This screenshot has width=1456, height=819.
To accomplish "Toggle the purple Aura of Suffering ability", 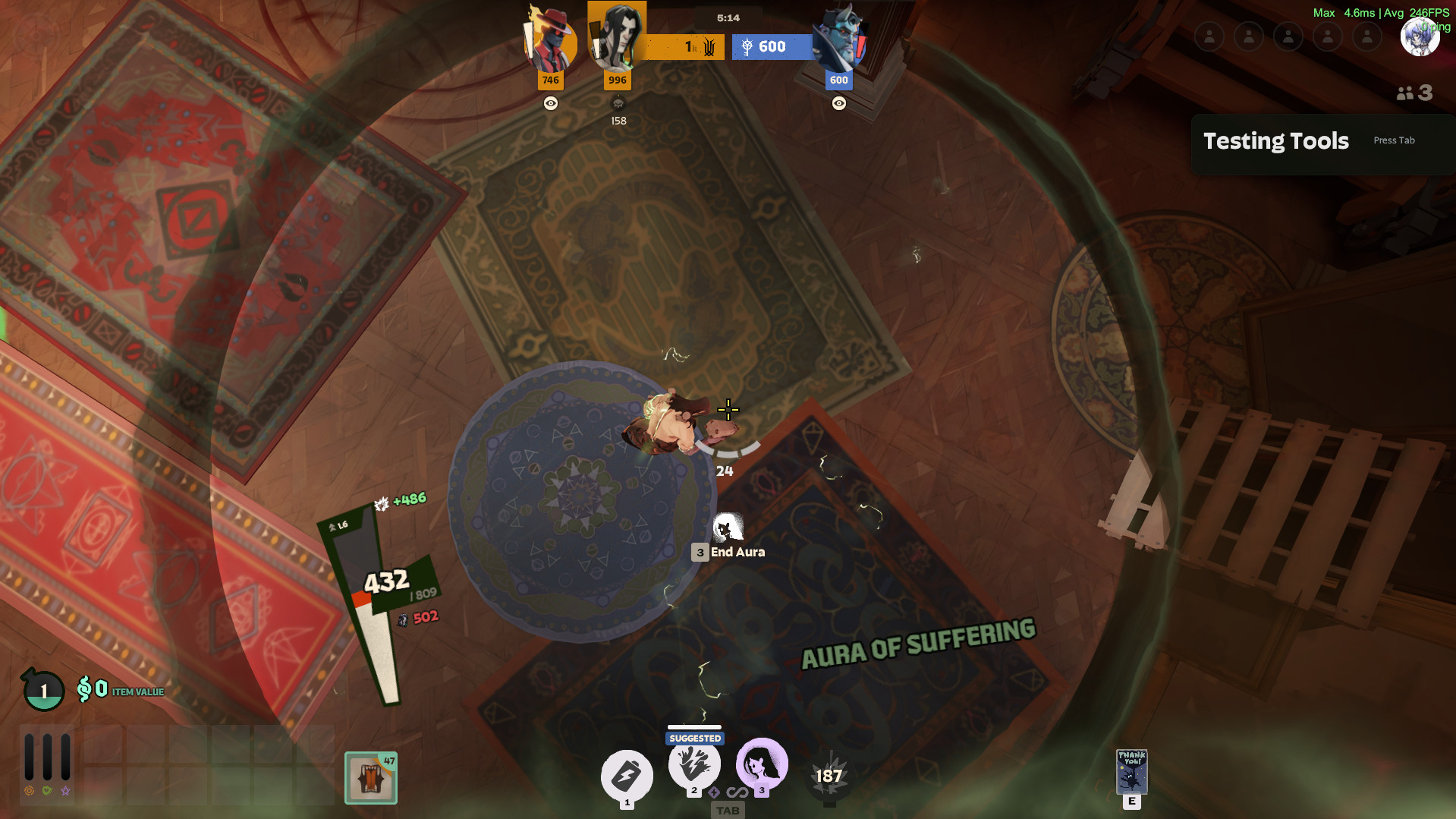I will 761,764.
